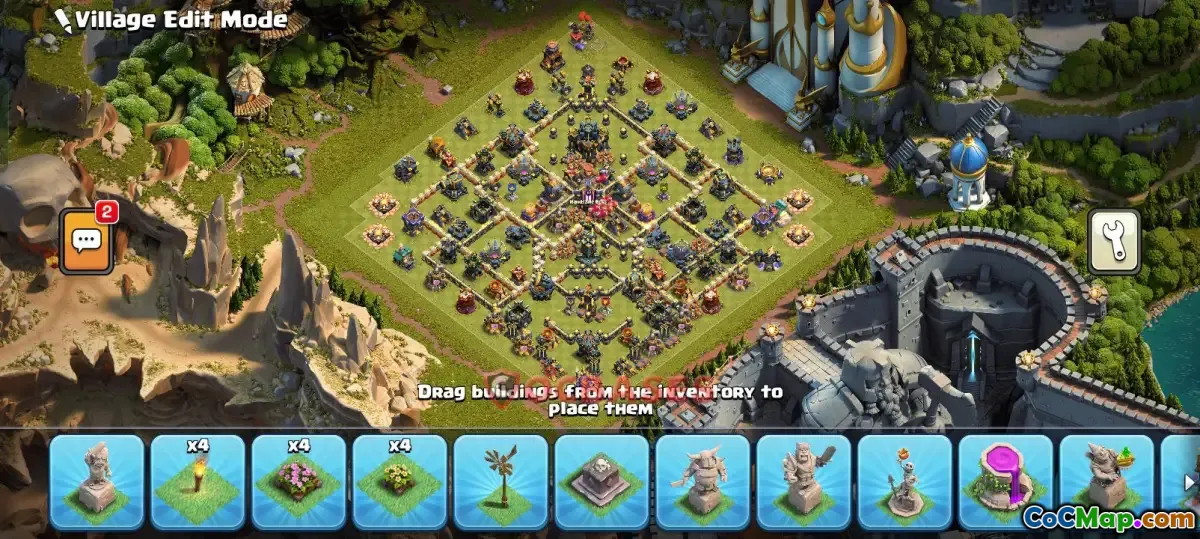This screenshot has width=1200, height=539.
Task: Open the CoCMap.com watermark link
Action: [1108, 518]
